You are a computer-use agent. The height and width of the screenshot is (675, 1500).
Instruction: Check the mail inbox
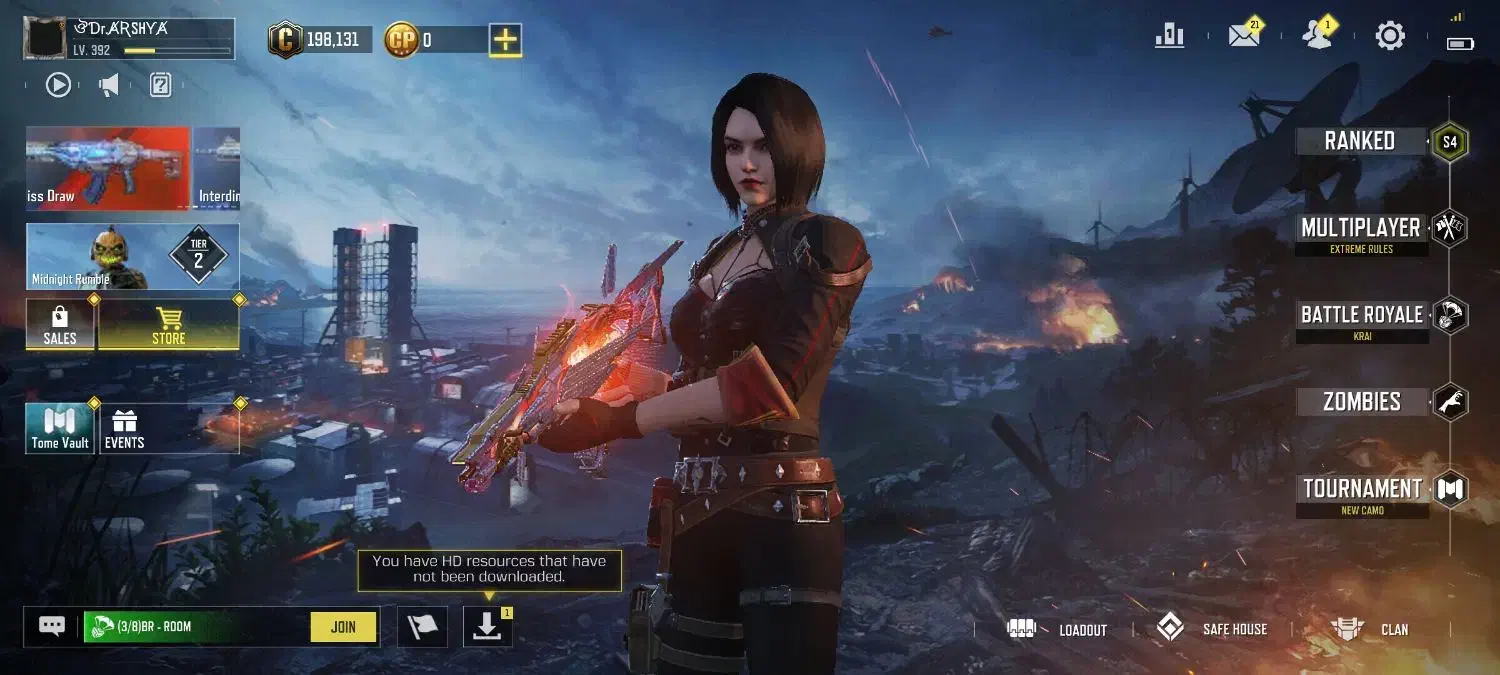click(x=1243, y=36)
